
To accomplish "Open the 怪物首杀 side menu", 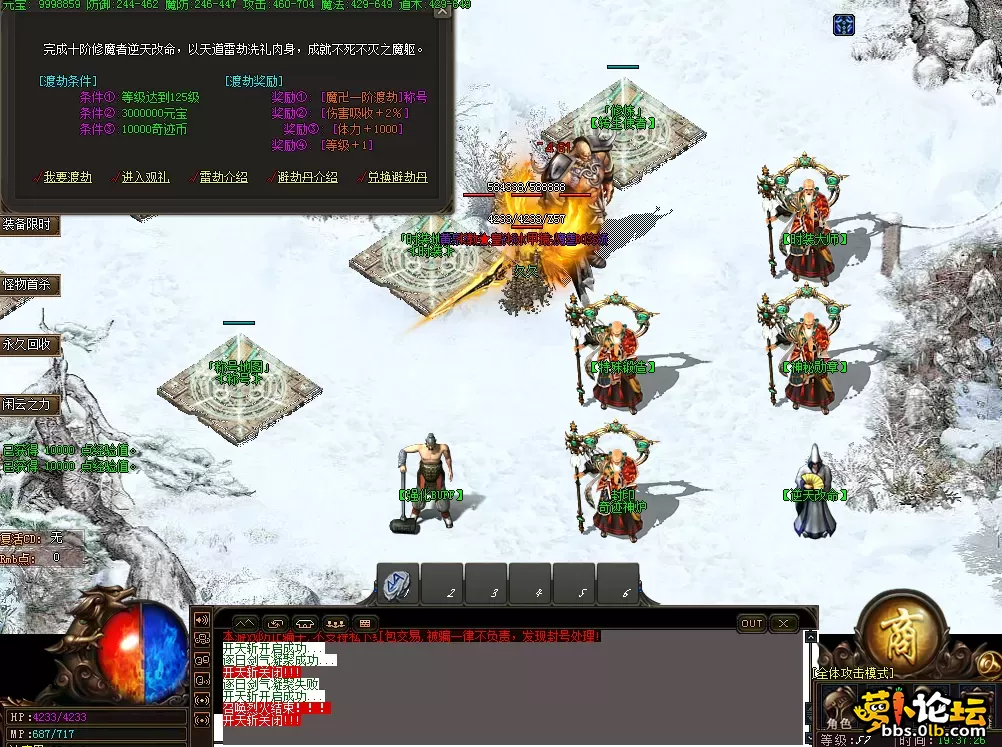I will pyautogui.click(x=27, y=285).
